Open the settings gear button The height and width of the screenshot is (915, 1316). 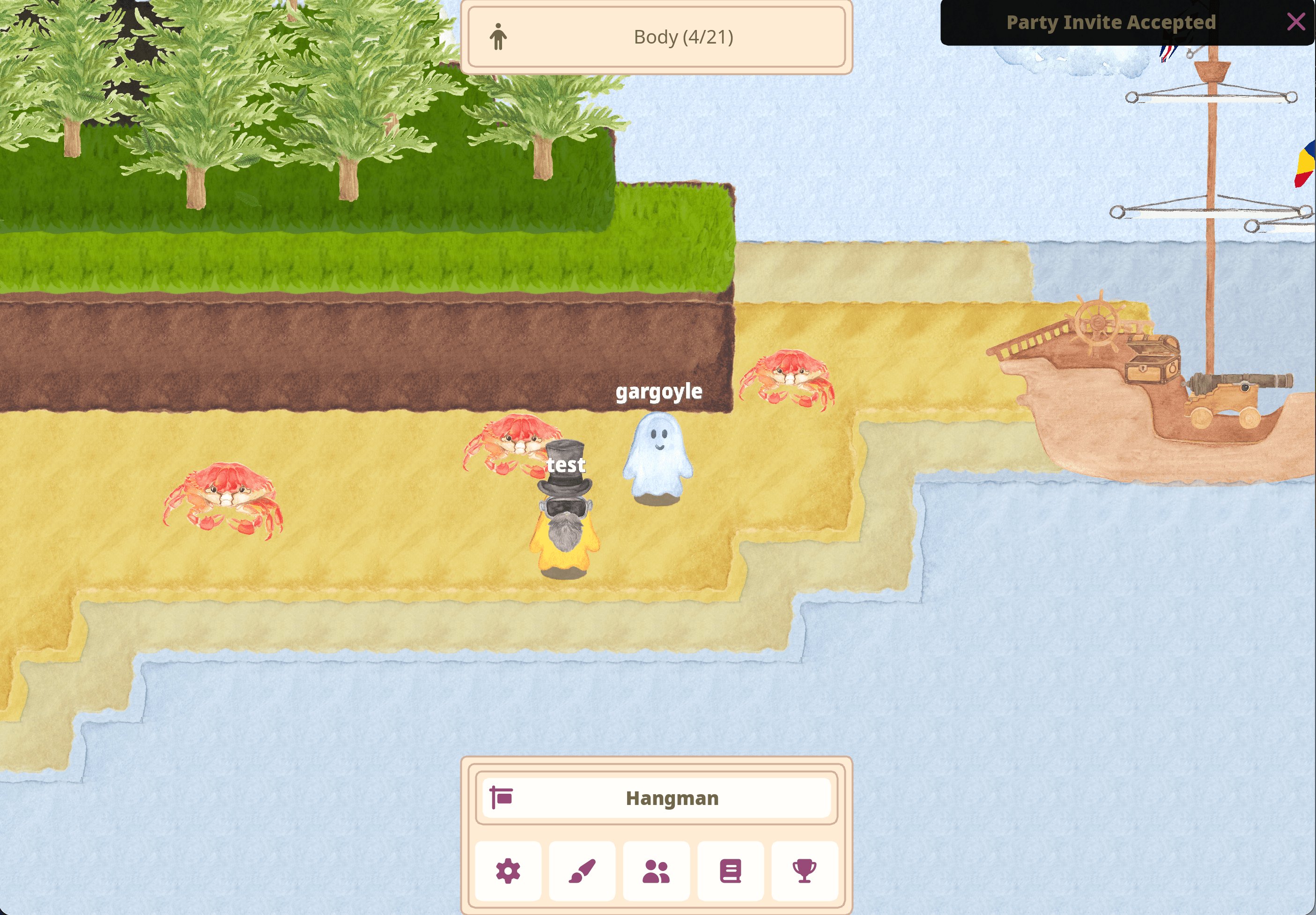[x=508, y=871]
